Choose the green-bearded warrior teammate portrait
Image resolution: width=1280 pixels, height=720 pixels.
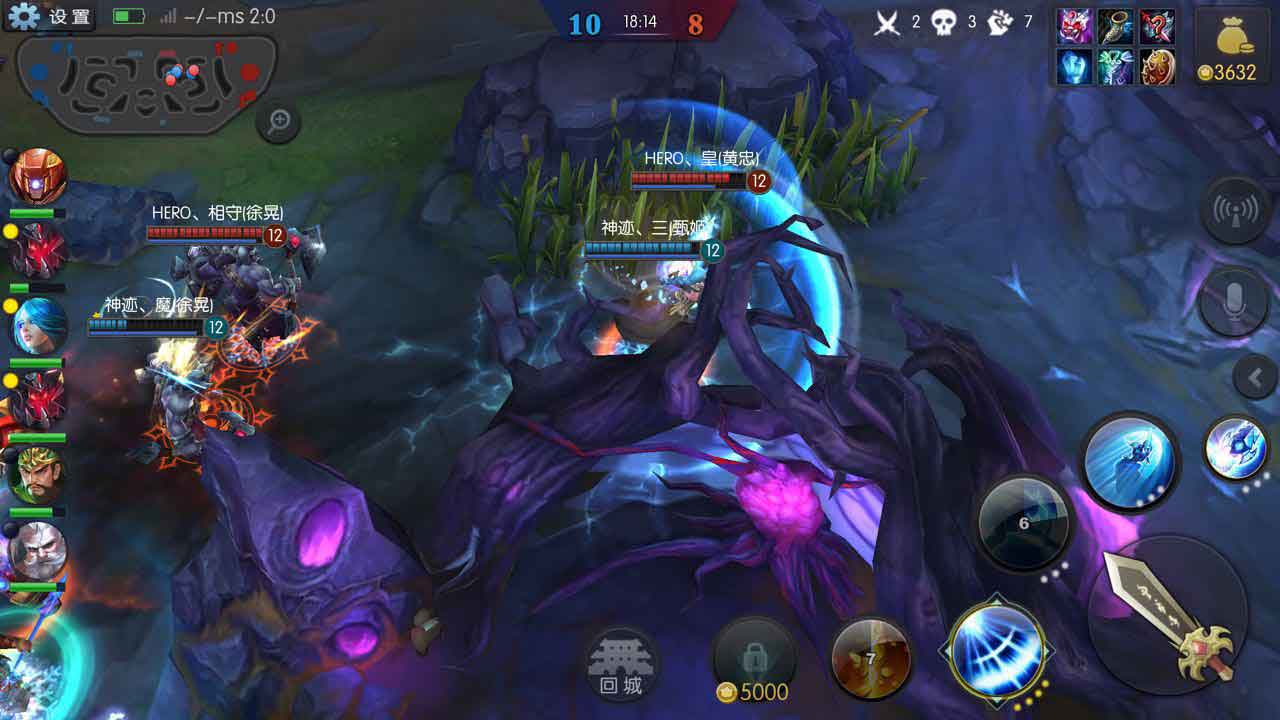pos(38,475)
